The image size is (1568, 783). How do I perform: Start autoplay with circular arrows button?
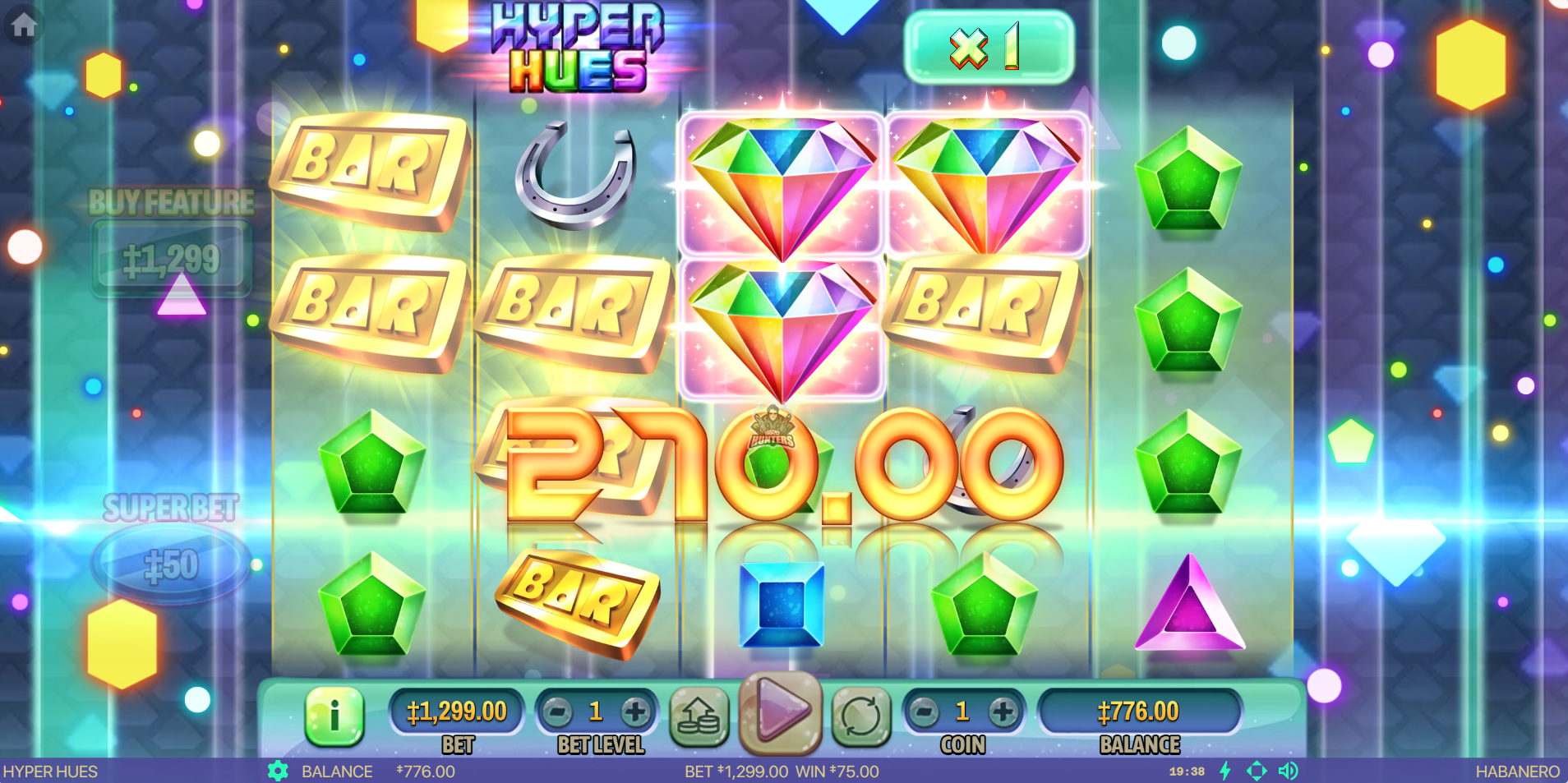[860, 716]
